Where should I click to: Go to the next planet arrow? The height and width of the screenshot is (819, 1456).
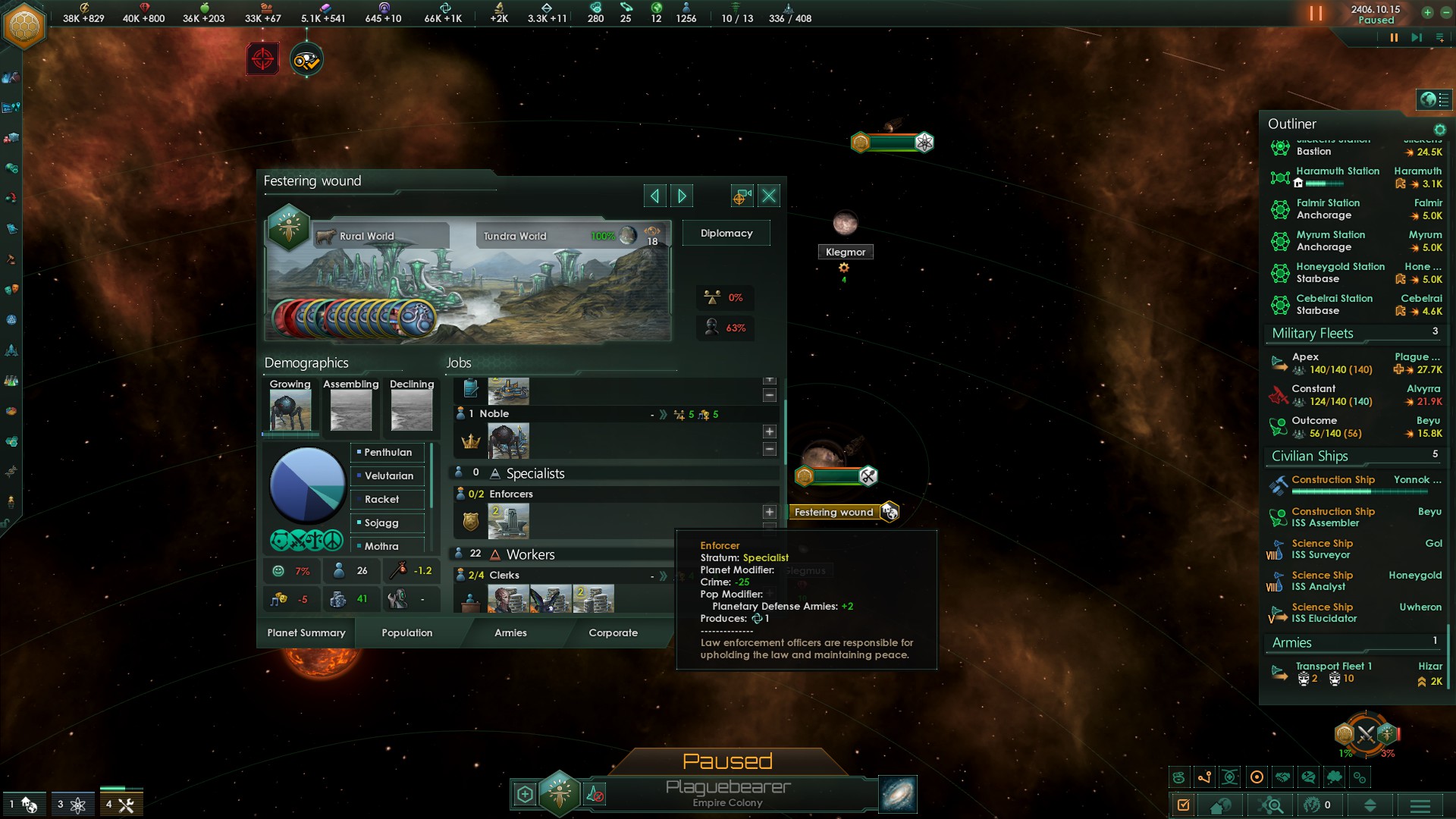coord(682,196)
